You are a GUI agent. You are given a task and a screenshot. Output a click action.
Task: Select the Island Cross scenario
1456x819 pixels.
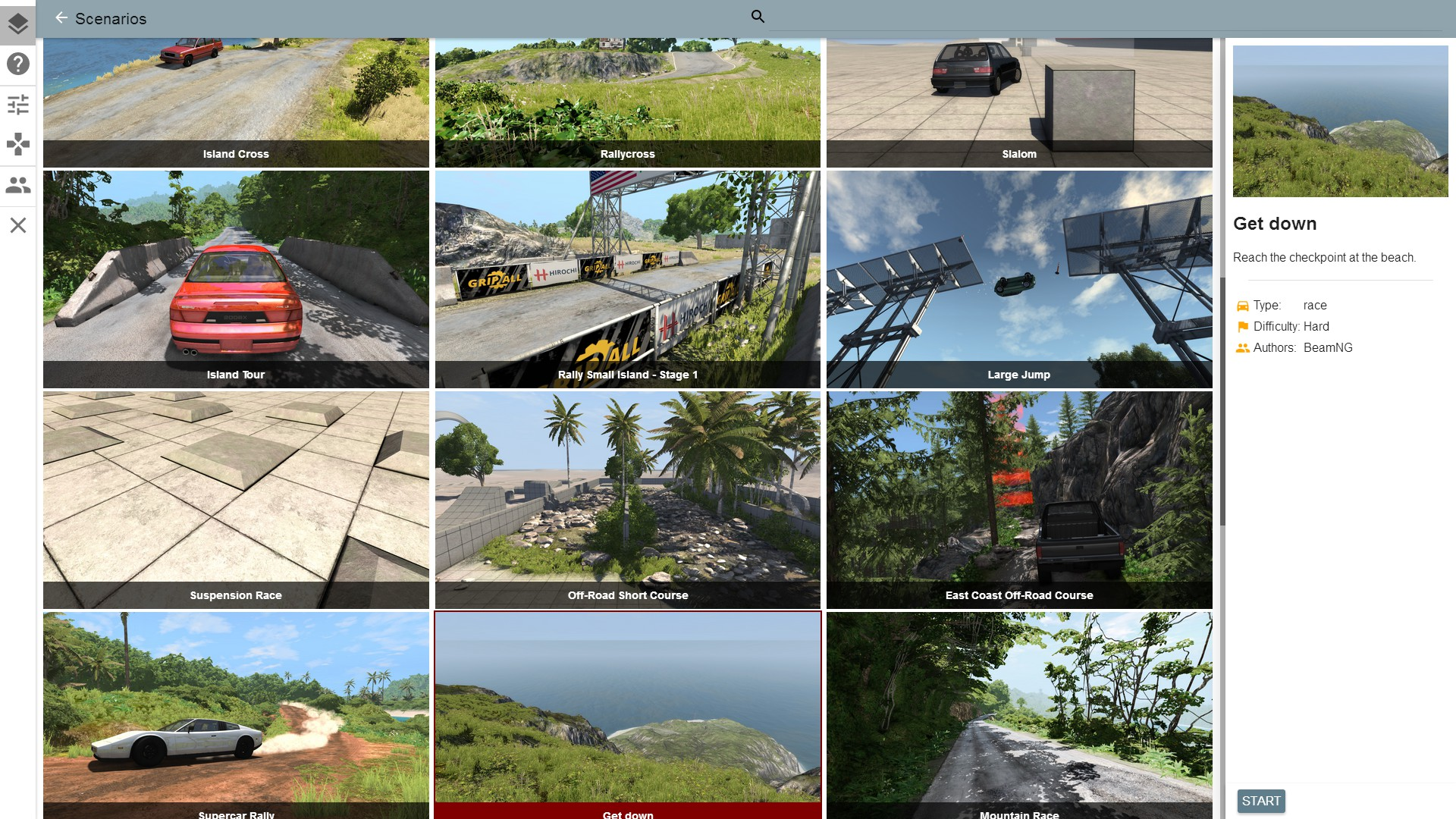coord(236,102)
